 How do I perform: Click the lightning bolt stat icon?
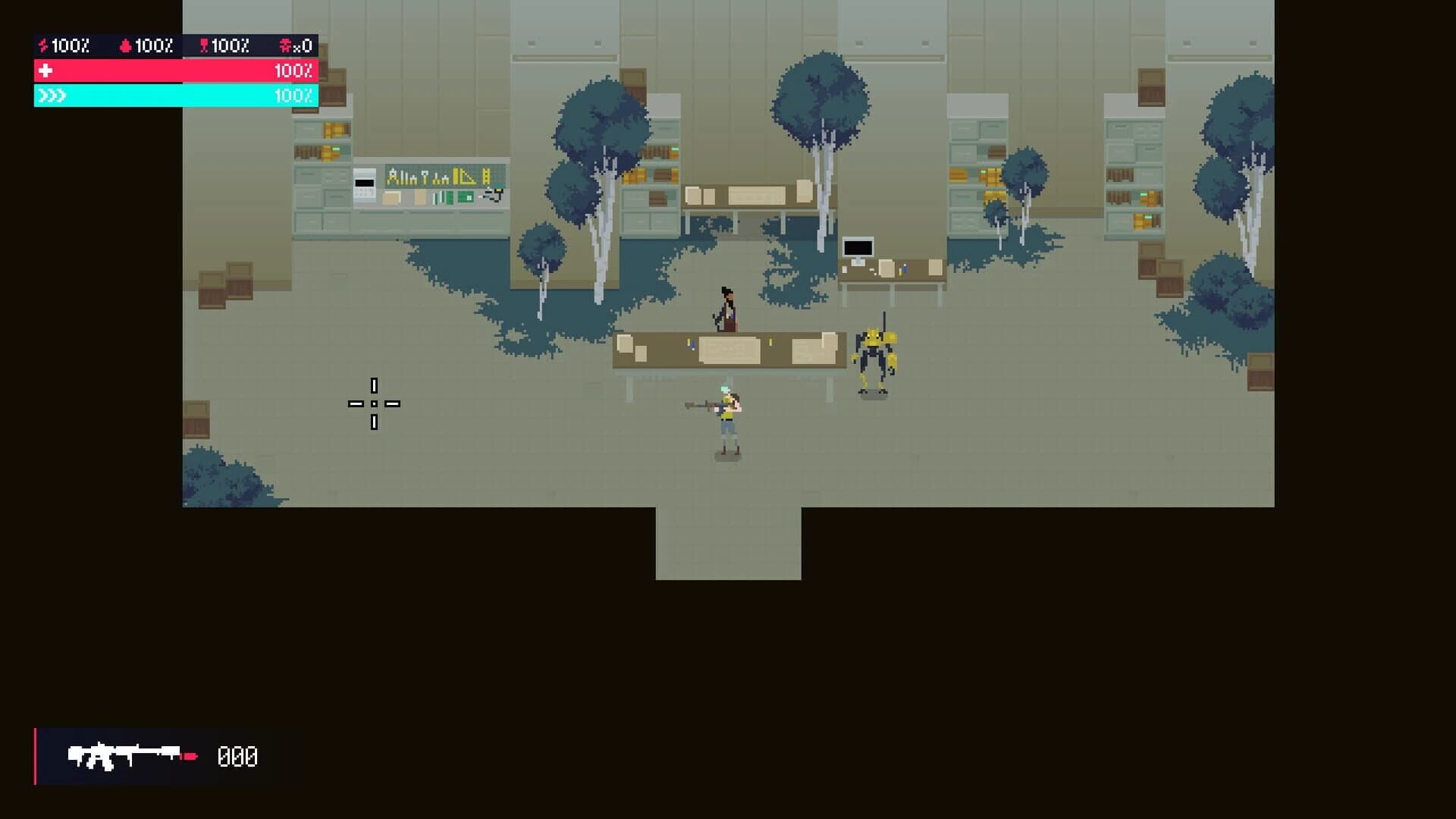click(x=43, y=45)
